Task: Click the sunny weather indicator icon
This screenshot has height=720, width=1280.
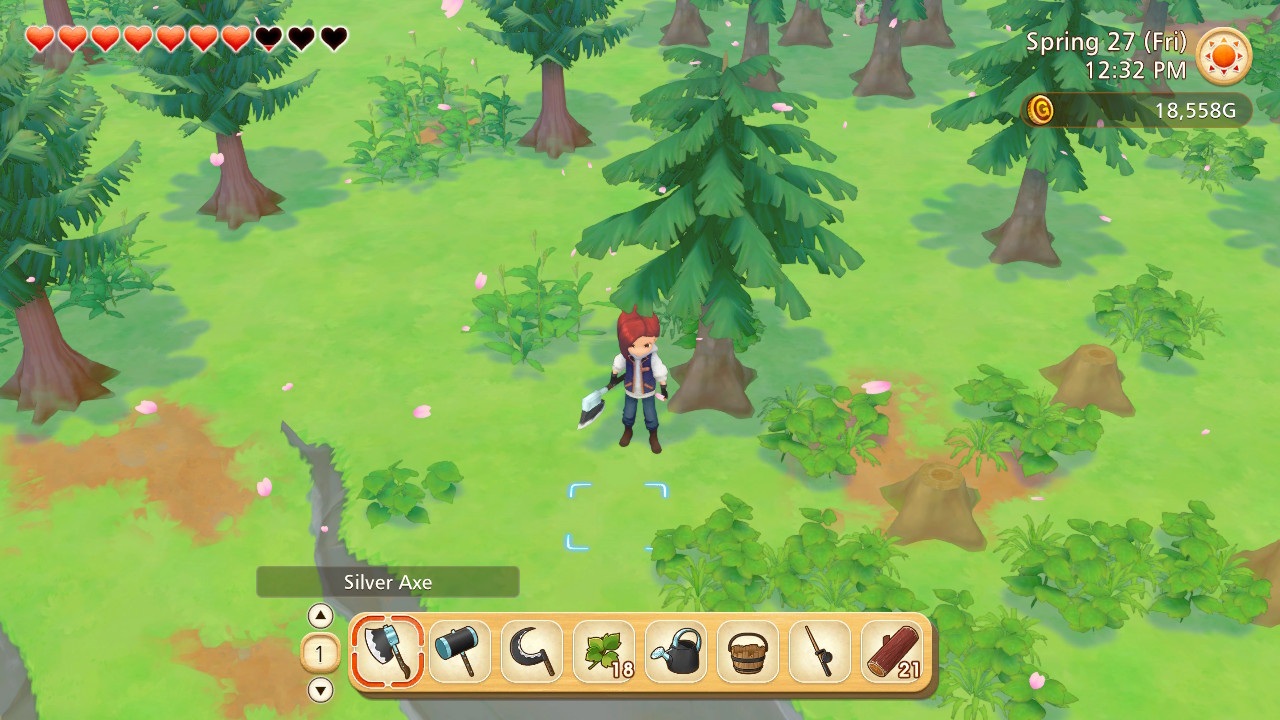Action: pos(1225,57)
